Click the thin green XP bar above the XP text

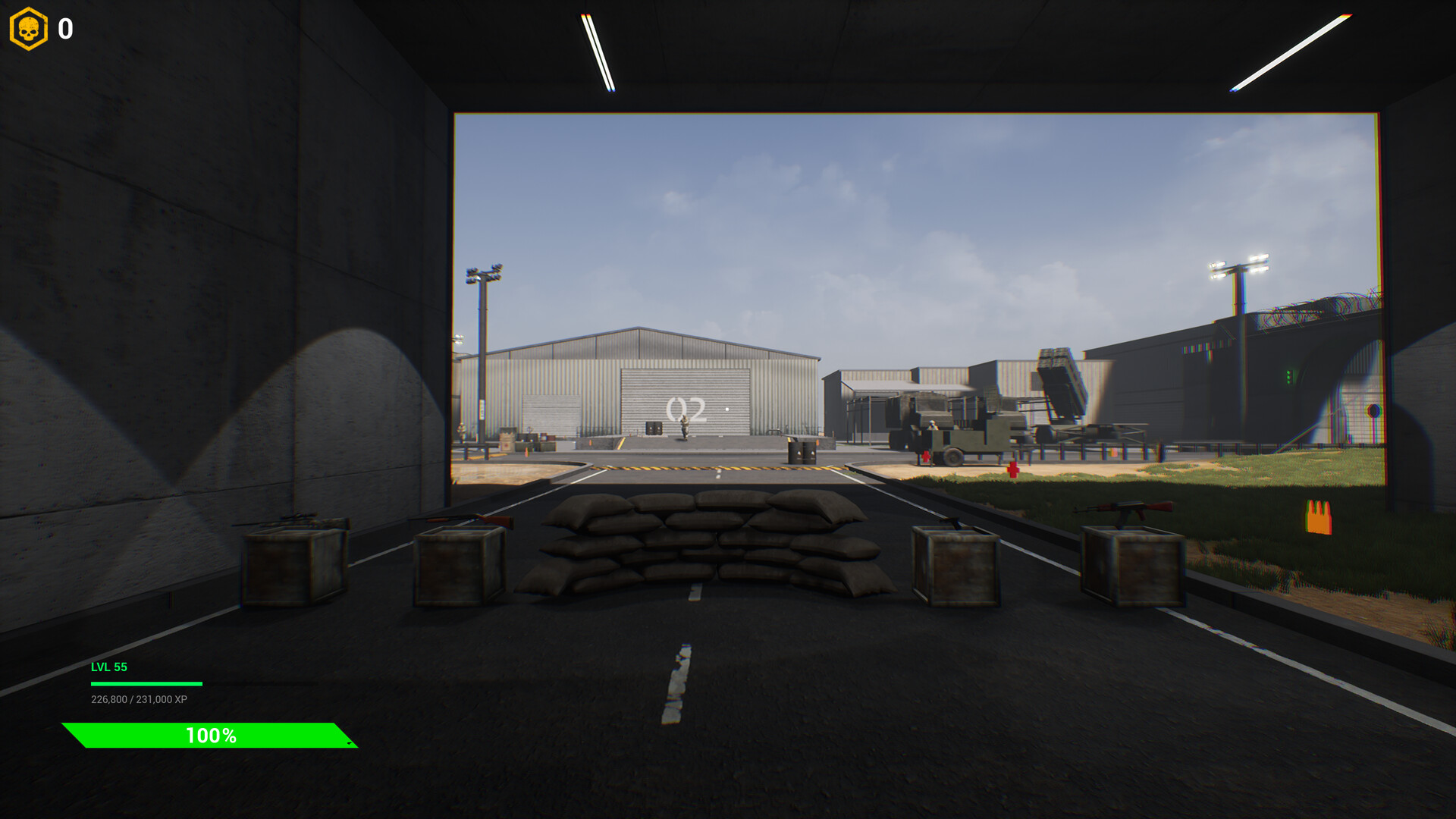click(148, 682)
